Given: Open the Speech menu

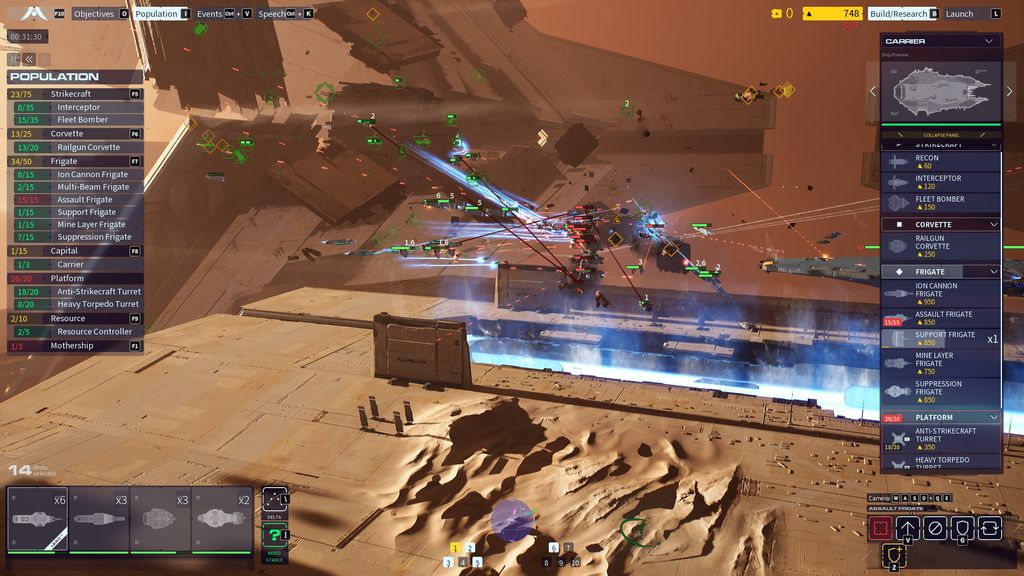Looking at the screenshot, I should (x=271, y=14).
